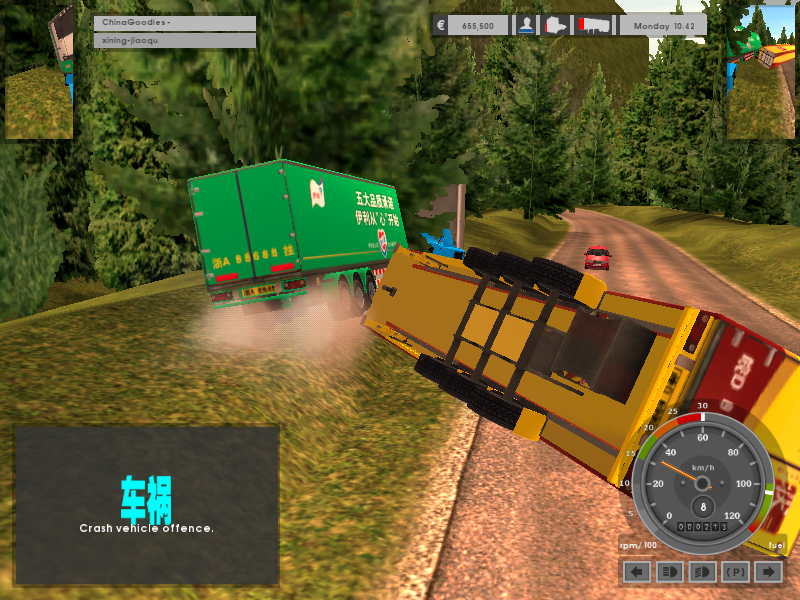Viewport: 800px width, 600px height.
Task: Select the right mirror camera view
Action: point(760,72)
